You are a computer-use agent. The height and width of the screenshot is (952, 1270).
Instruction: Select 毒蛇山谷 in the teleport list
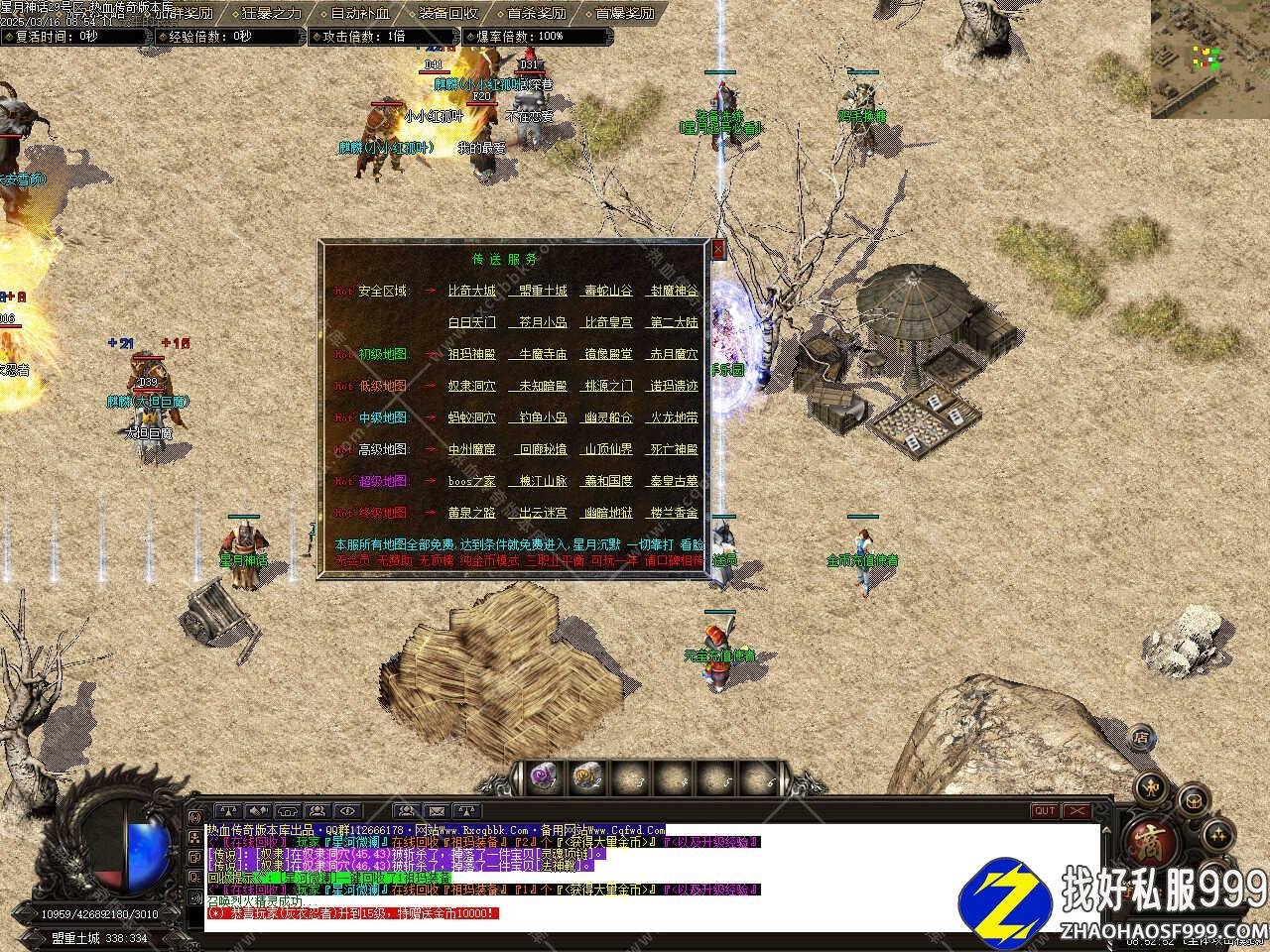point(607,291)
